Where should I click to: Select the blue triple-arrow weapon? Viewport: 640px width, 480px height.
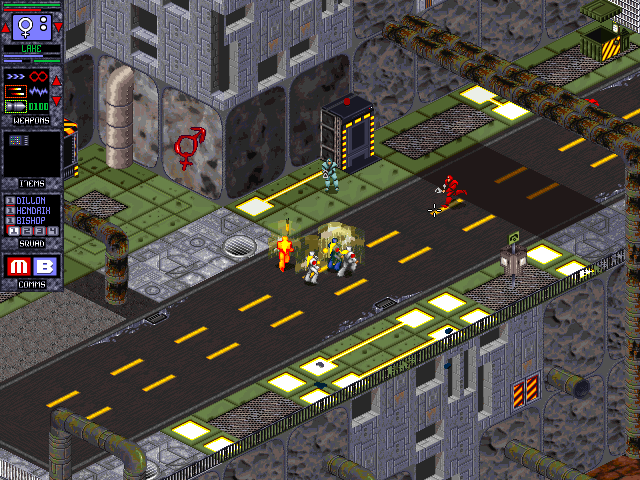[16, 75]
